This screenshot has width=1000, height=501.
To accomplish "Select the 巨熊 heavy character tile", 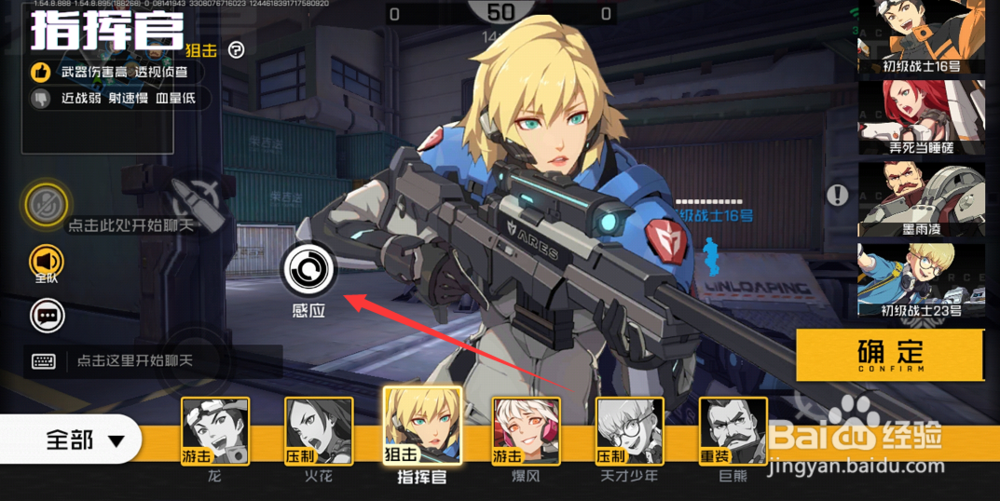I will click(x=733, y=431).
